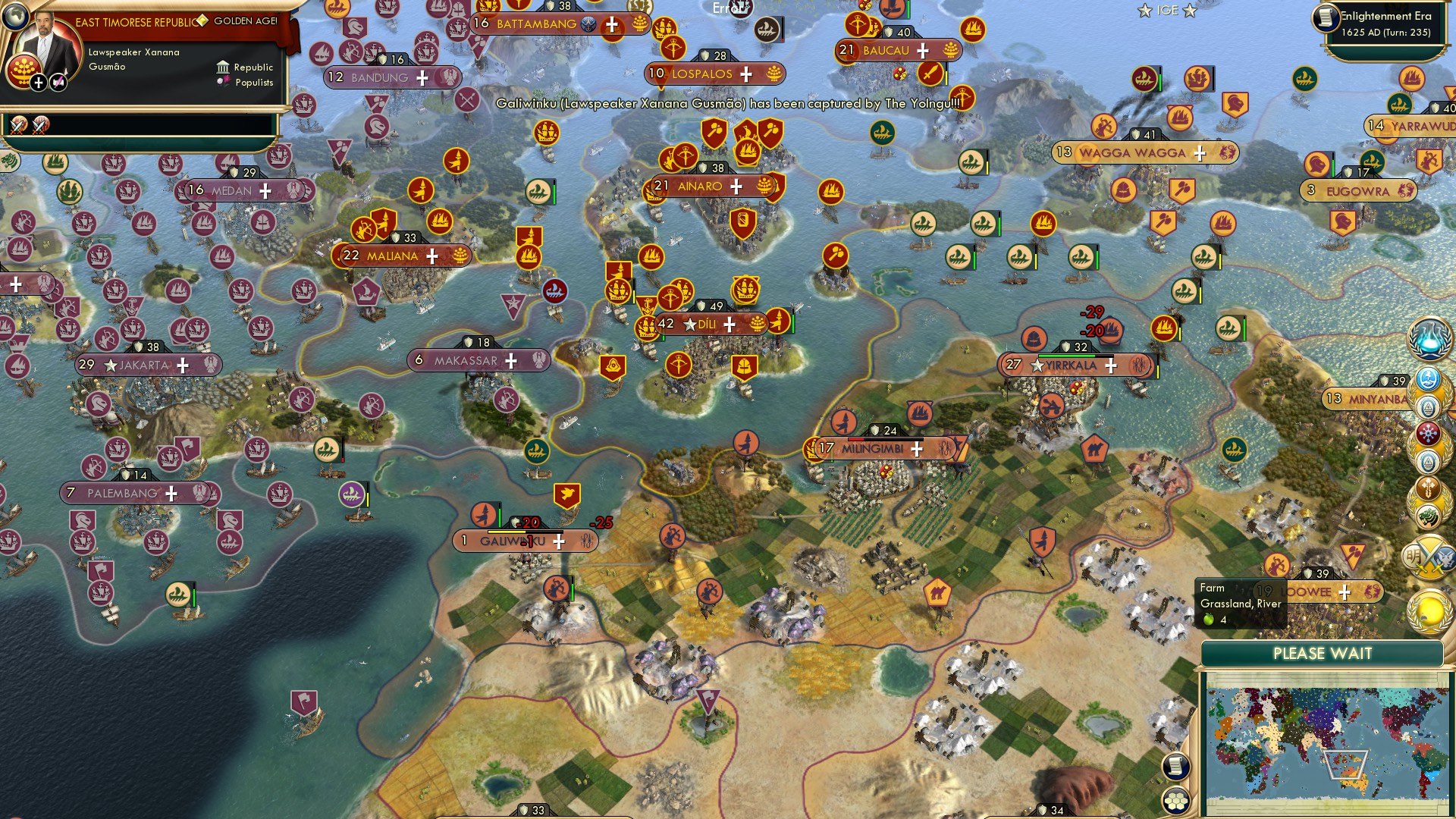This screenshot has width=1456, height=819.
Task: Click the PLEASE WAIT banner
Action: click(x=1323, y=653)
